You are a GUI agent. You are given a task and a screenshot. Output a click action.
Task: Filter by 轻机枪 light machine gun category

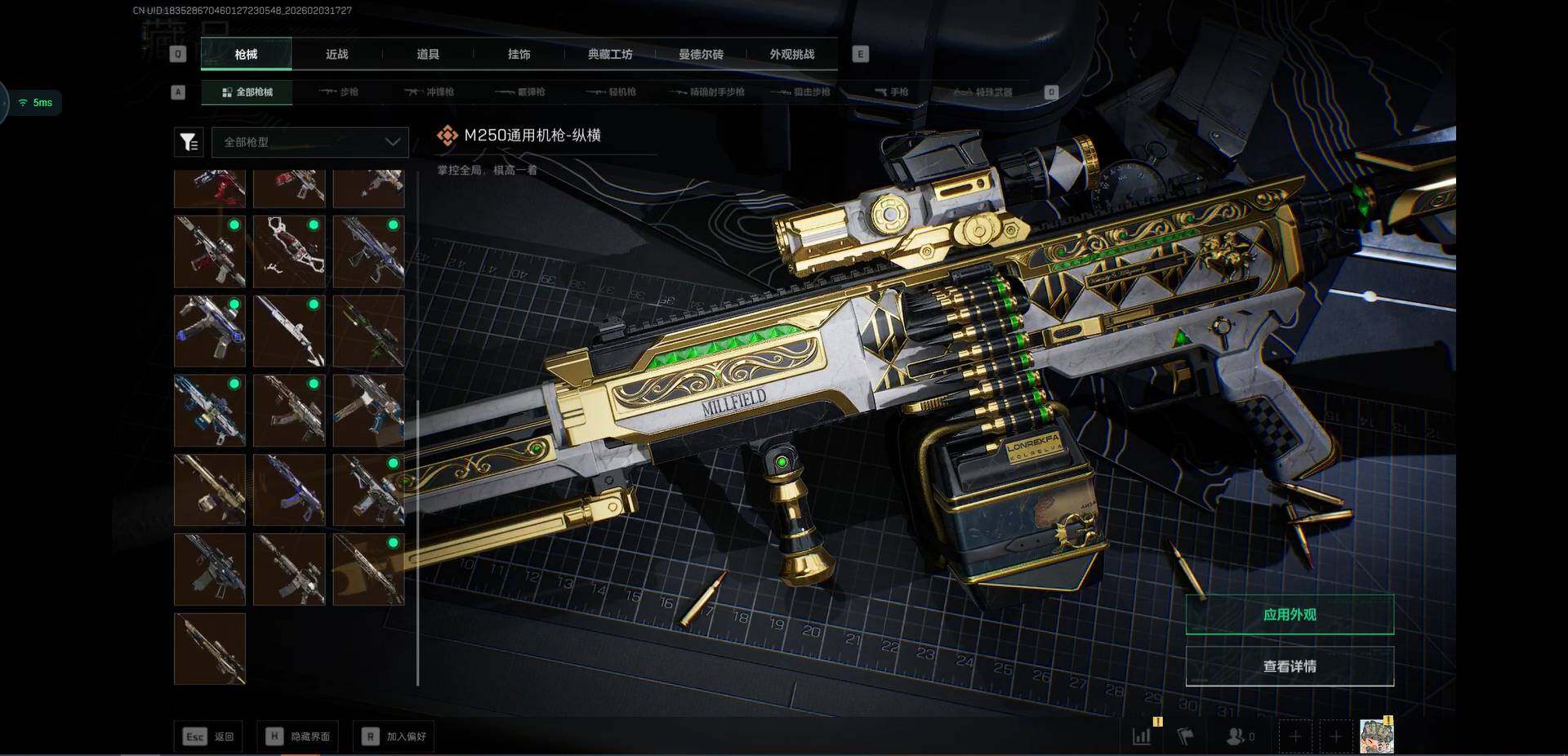click(612, 92)
